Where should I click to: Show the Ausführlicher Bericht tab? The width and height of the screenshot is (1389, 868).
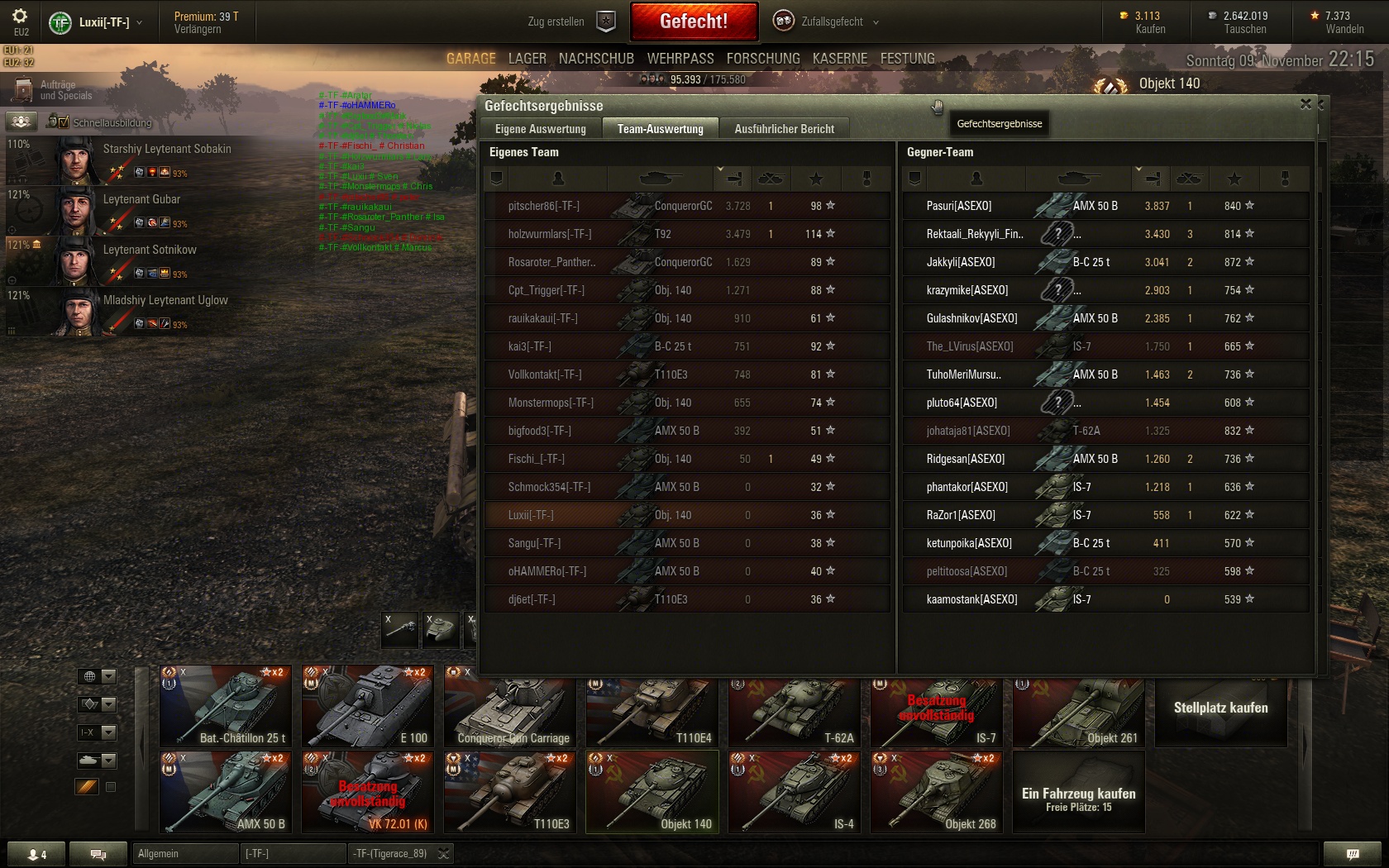point(784,129)
